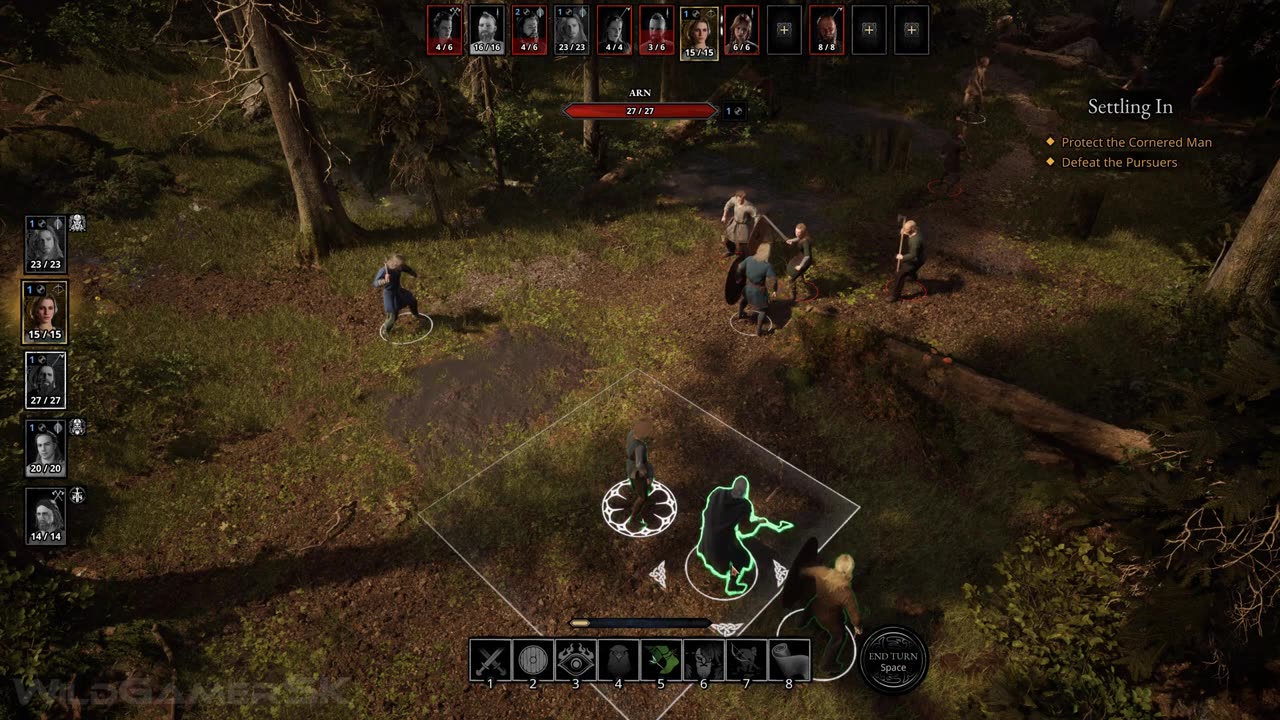The height and width of the screenshot is (720, 1280).
Task: Click the End Turn button
Action: [x=893, y=660]
